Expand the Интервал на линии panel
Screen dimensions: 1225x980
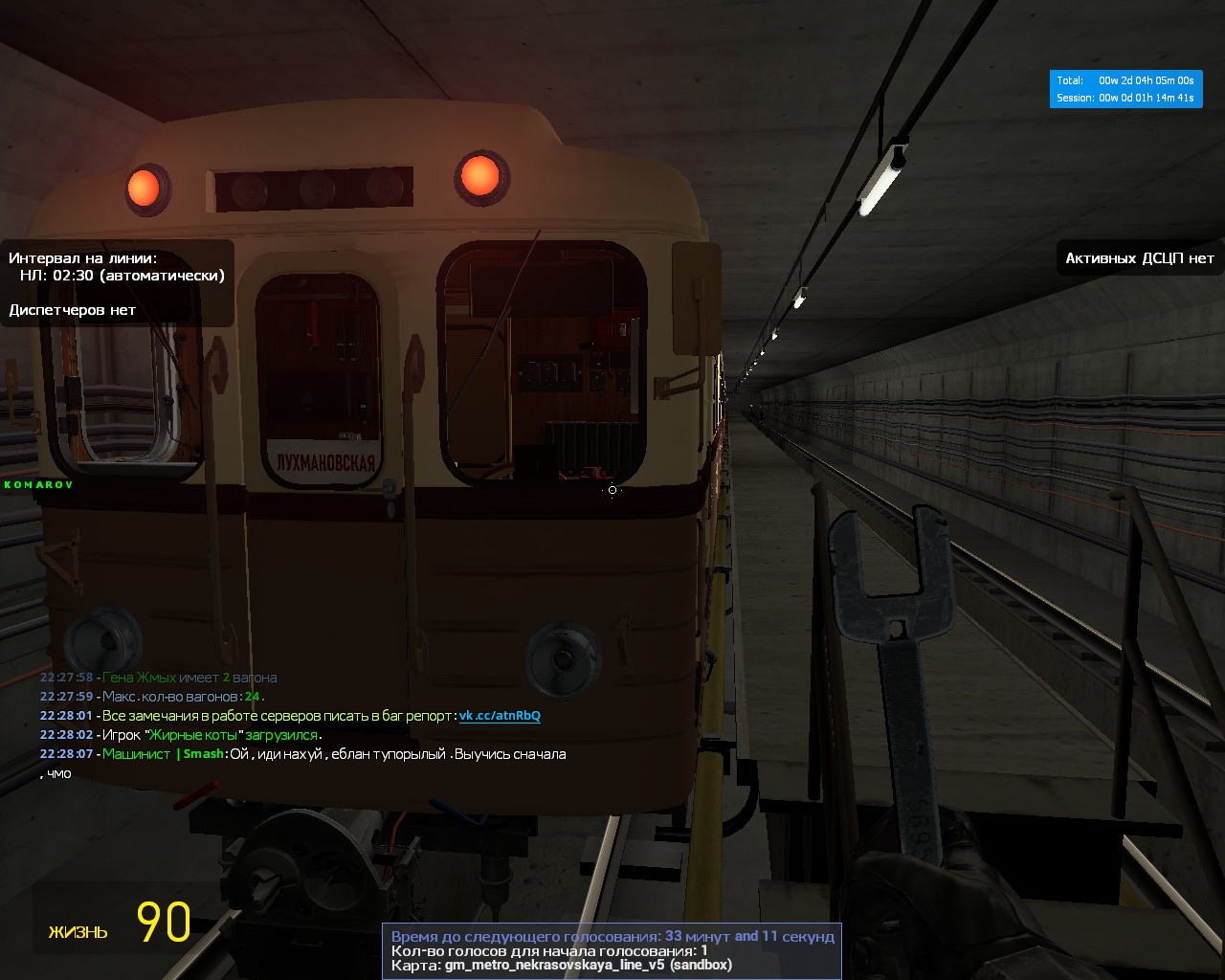pyautogui.click(x=84, y=256)
